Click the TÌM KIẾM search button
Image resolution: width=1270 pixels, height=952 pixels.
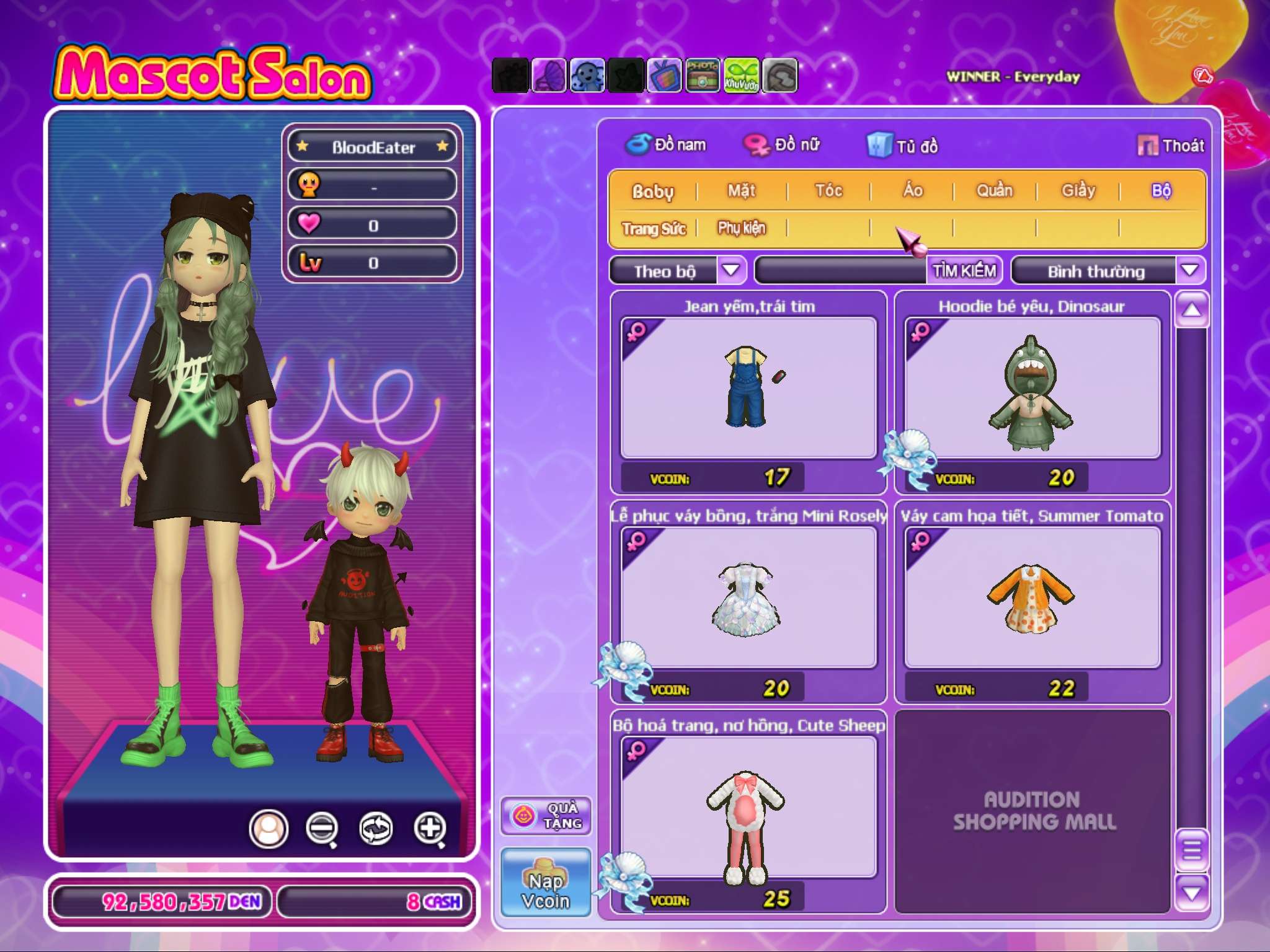point(964,271)
